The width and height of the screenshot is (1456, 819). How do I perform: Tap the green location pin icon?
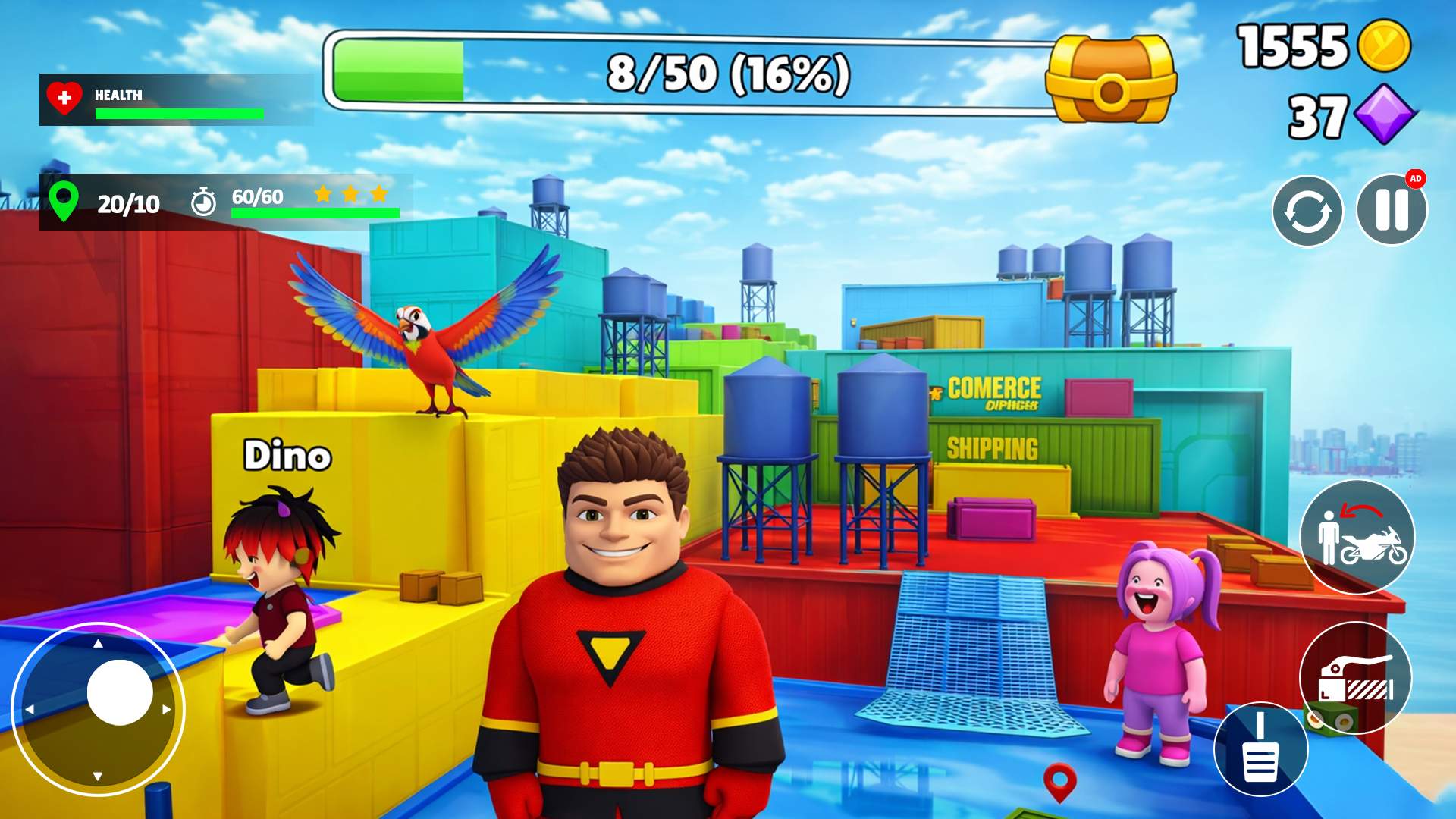point(65,202)
